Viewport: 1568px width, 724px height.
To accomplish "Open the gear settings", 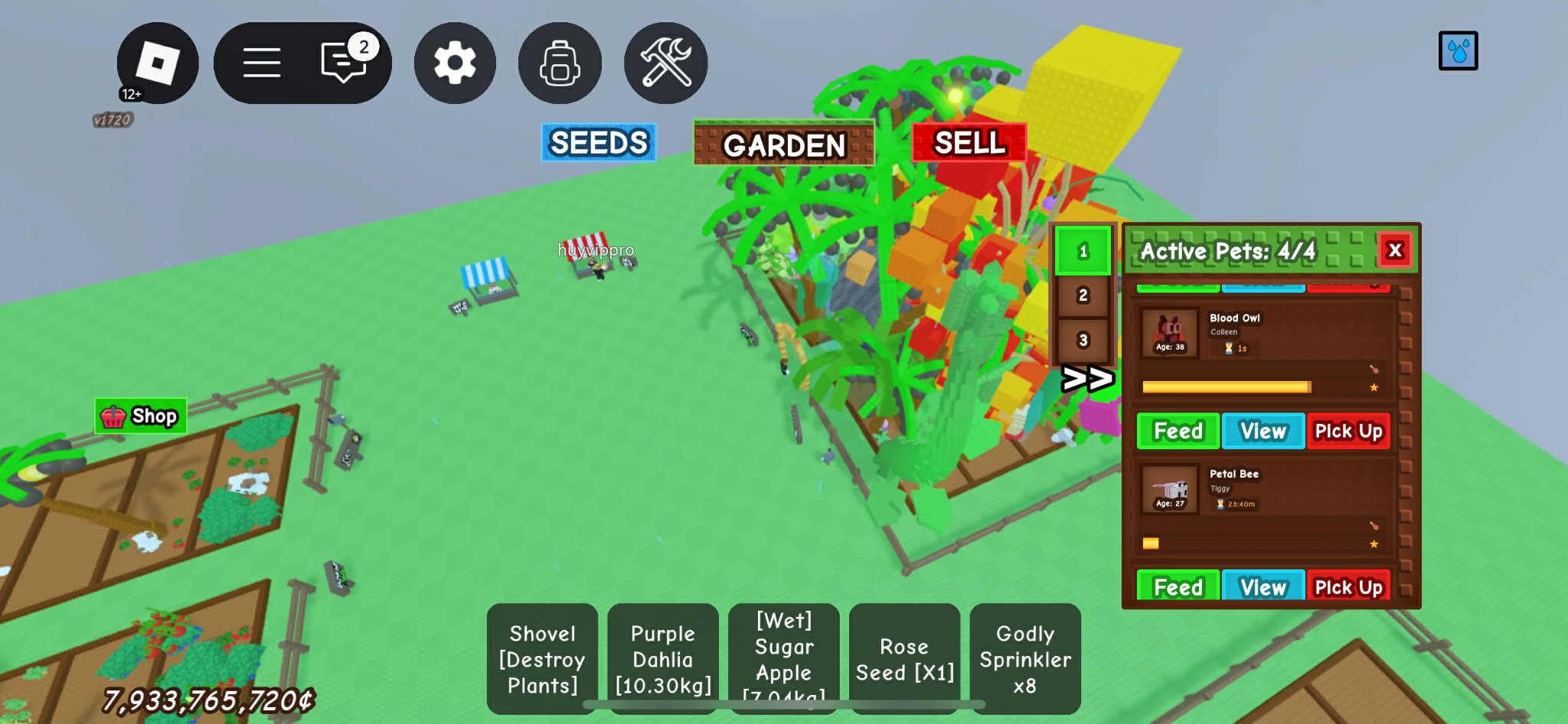I will (455, 63).
